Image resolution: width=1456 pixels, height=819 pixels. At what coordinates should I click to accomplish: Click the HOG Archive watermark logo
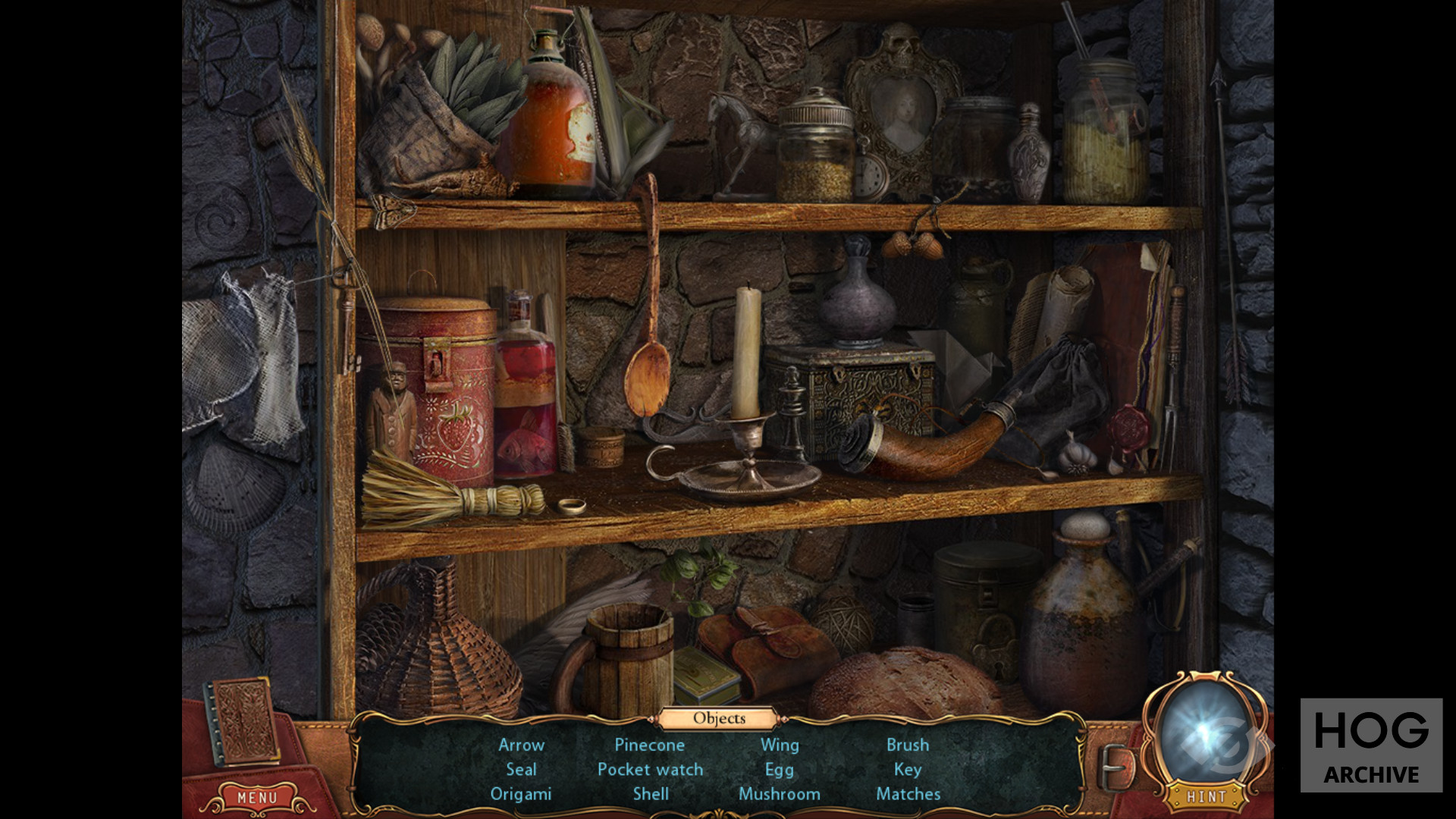click(1371, 745)
